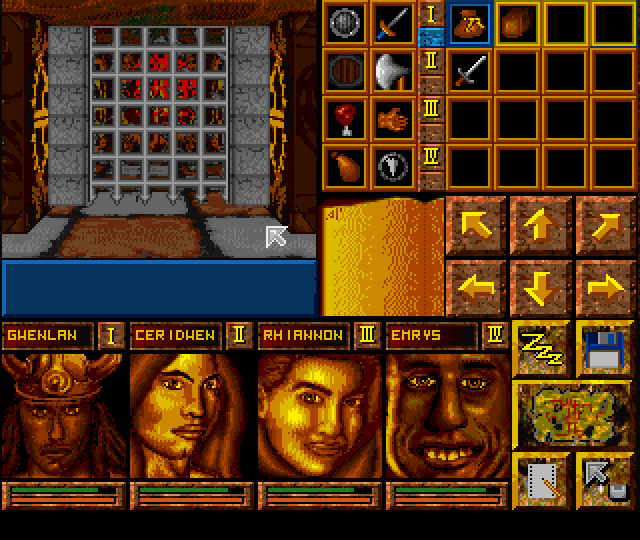Step right with the right arrow

click(x=604, y=287)
